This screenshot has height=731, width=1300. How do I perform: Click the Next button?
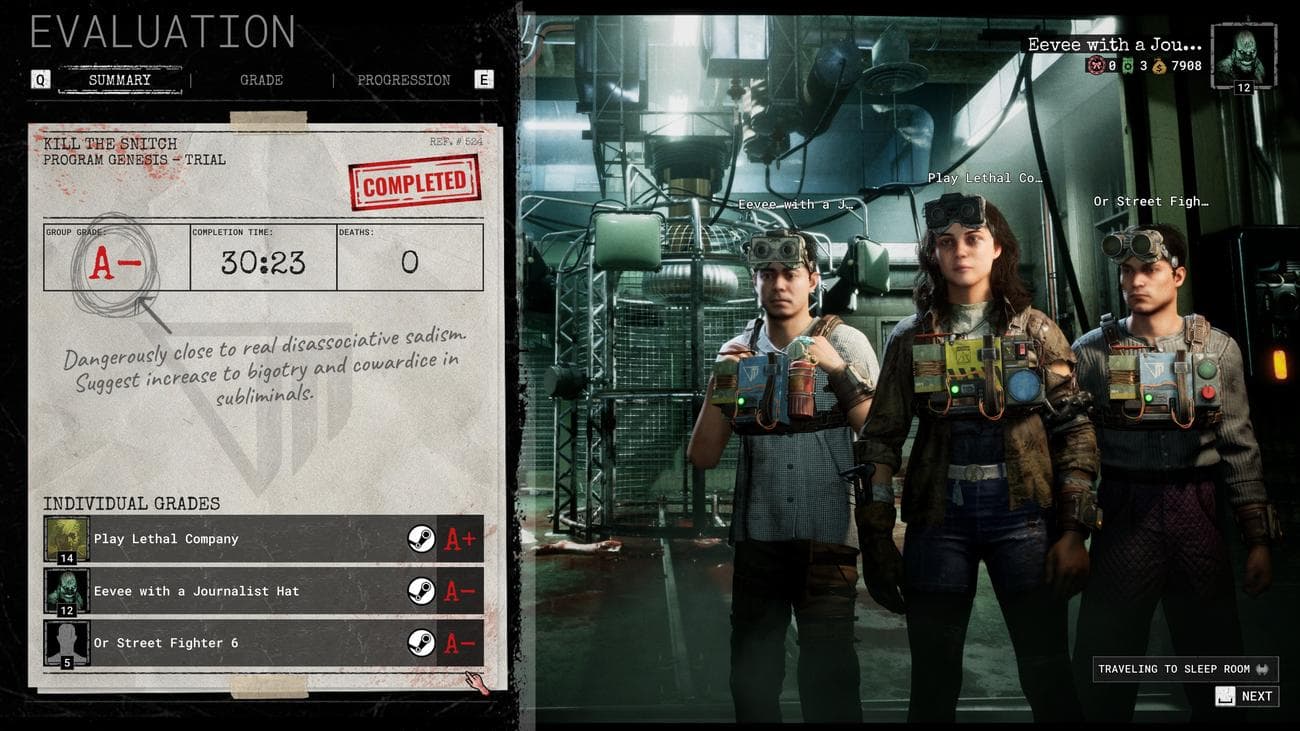(1246, 696)
